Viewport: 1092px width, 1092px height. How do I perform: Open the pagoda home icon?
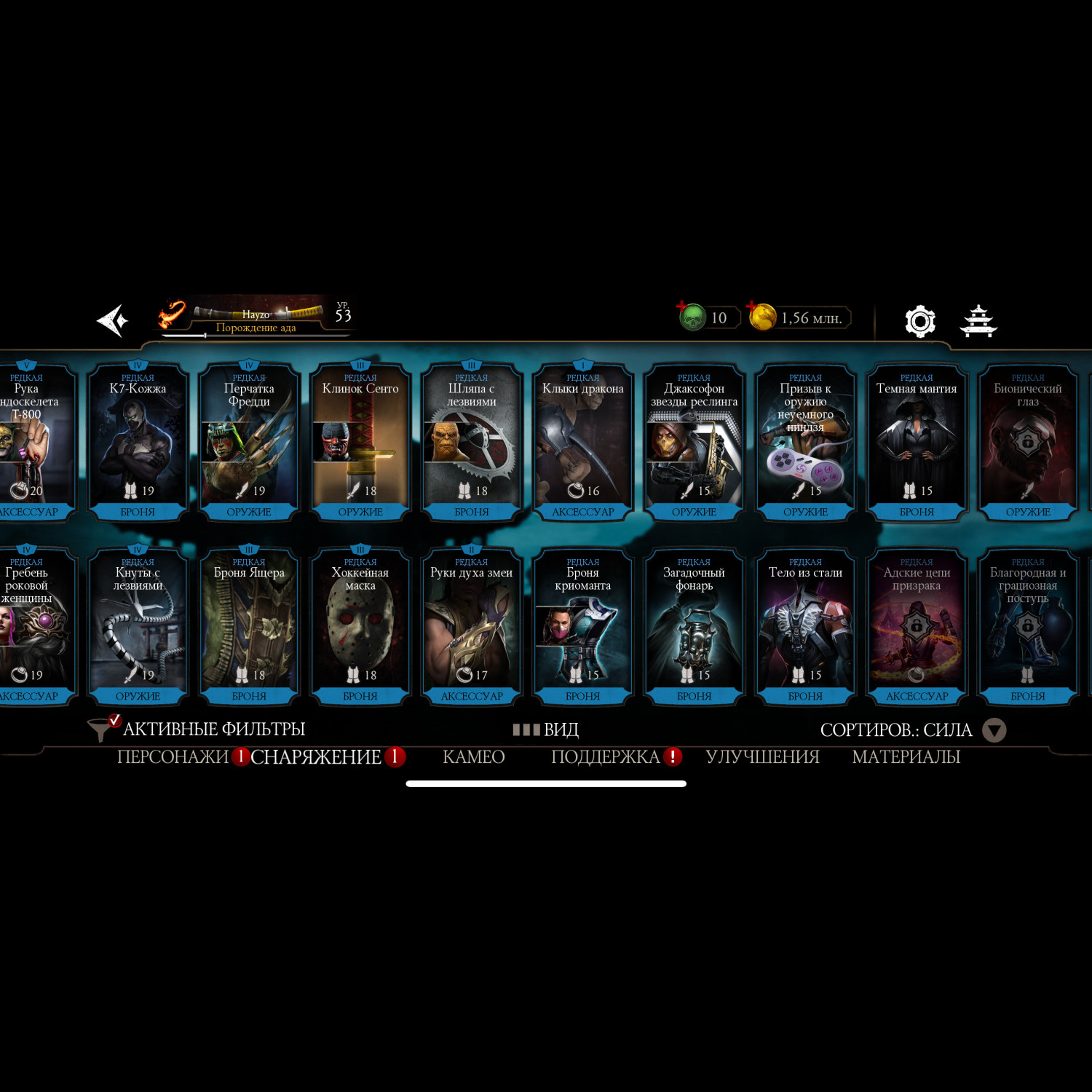[978, 321]
